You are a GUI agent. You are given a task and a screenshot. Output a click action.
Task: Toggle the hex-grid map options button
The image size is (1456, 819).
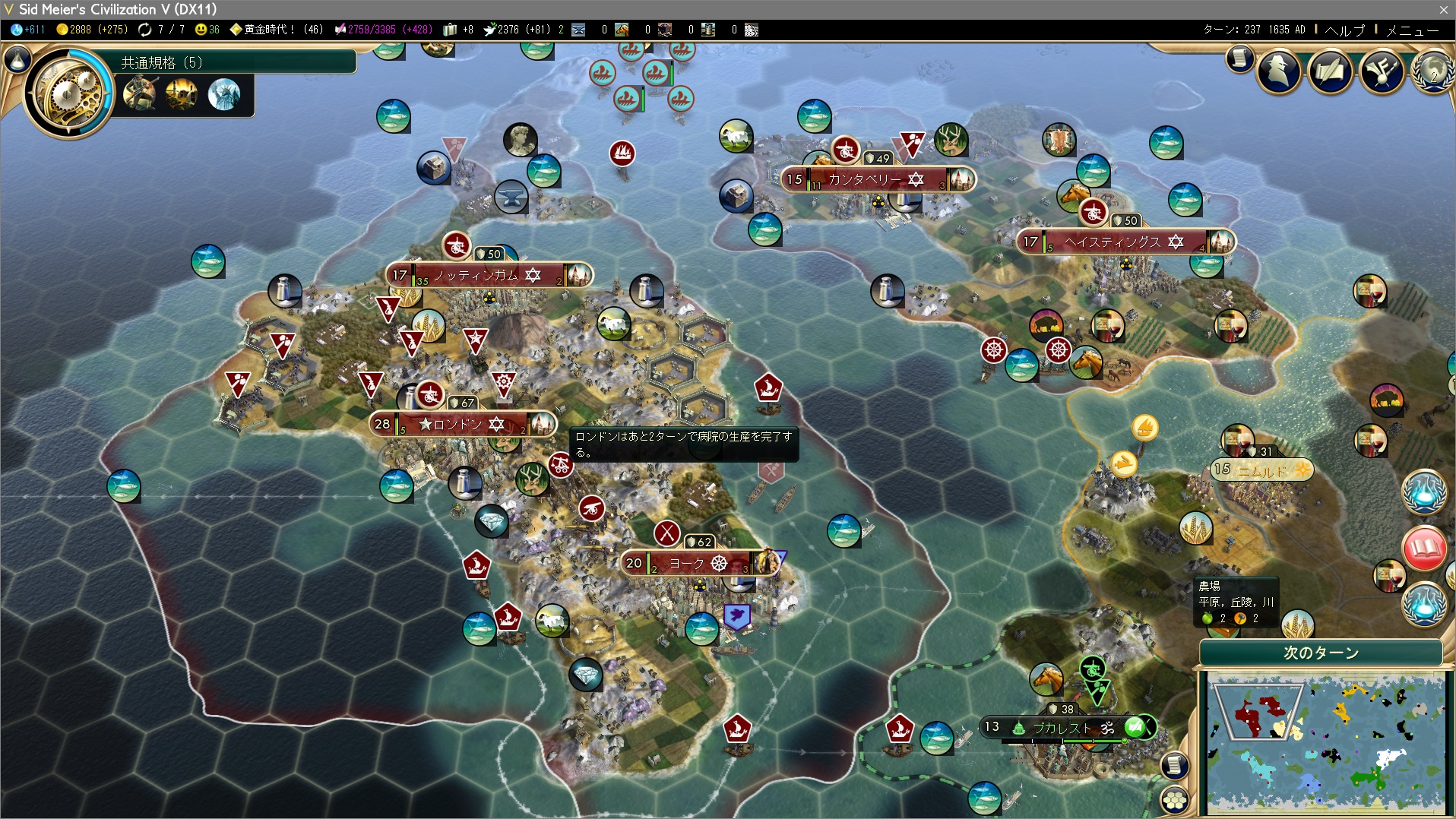coord(1175,800)
